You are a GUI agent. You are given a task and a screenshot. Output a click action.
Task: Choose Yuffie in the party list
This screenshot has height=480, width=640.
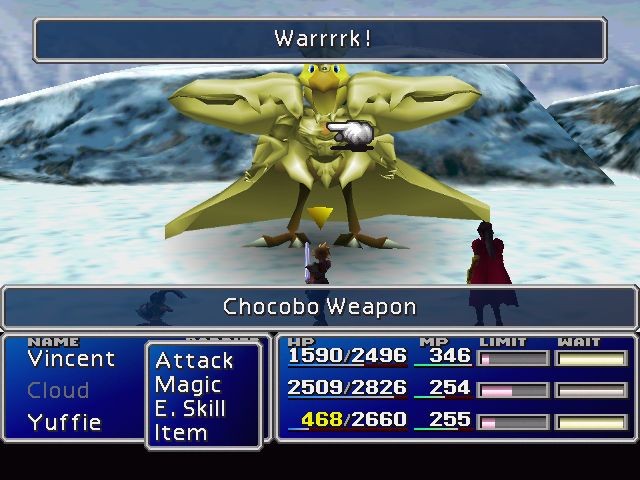65,422
